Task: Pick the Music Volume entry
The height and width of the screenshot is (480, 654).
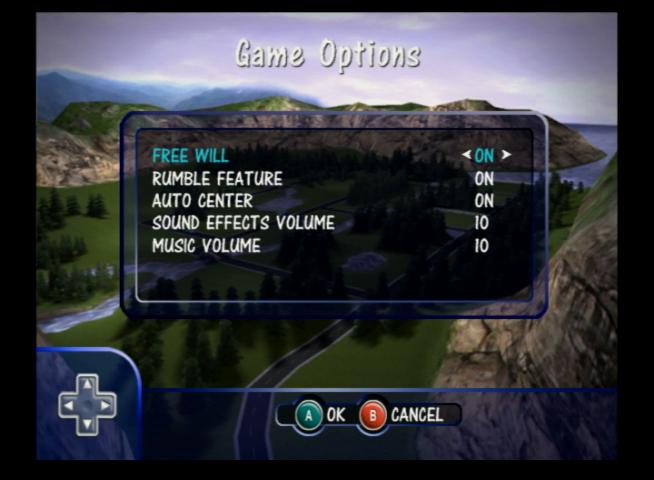Action: click(x=206, y=245)
